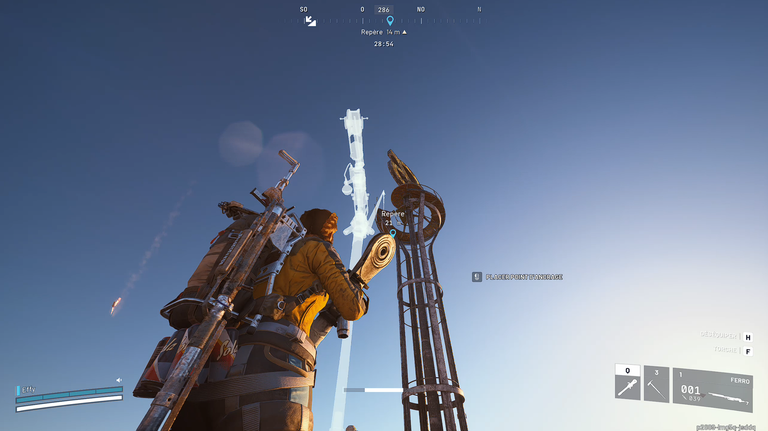Viewport: 768px width, 431px height.
Task: Select the Repère waypoint marker near the tower
Action: 392,233
